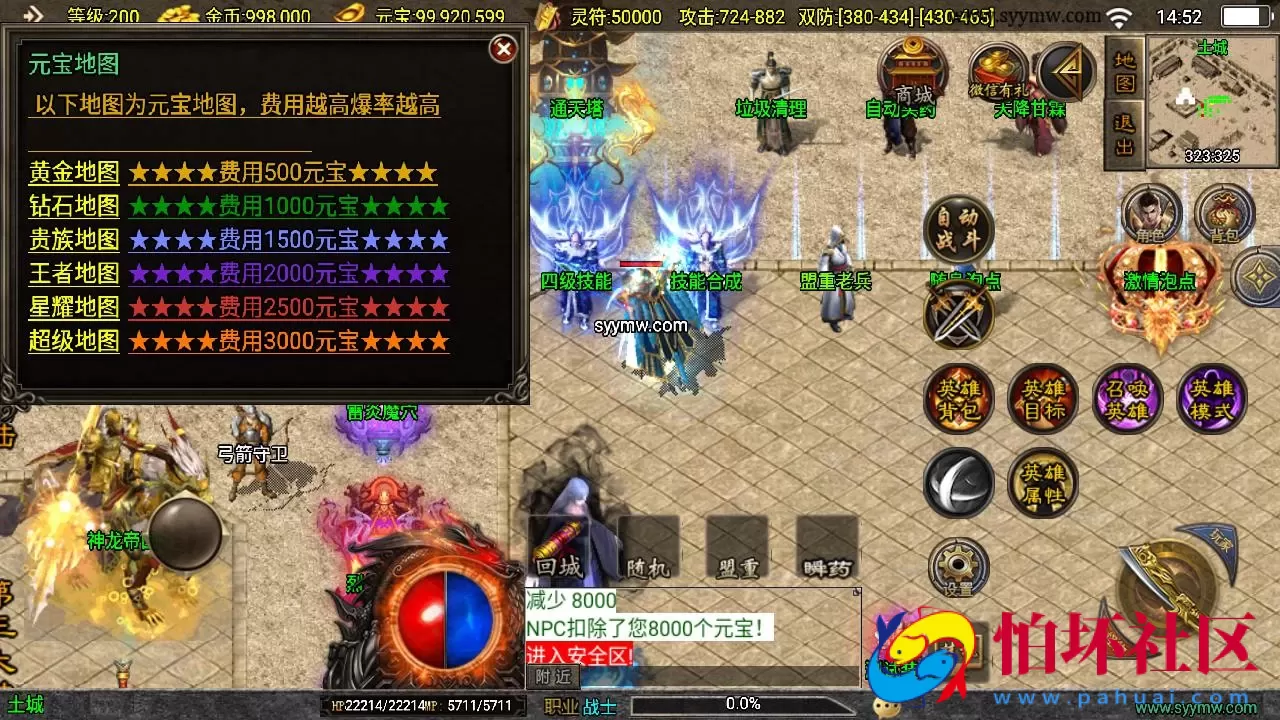Open the 黄金地图 map link
Viewport: 1280px width, 720px height.
(73, 173)
